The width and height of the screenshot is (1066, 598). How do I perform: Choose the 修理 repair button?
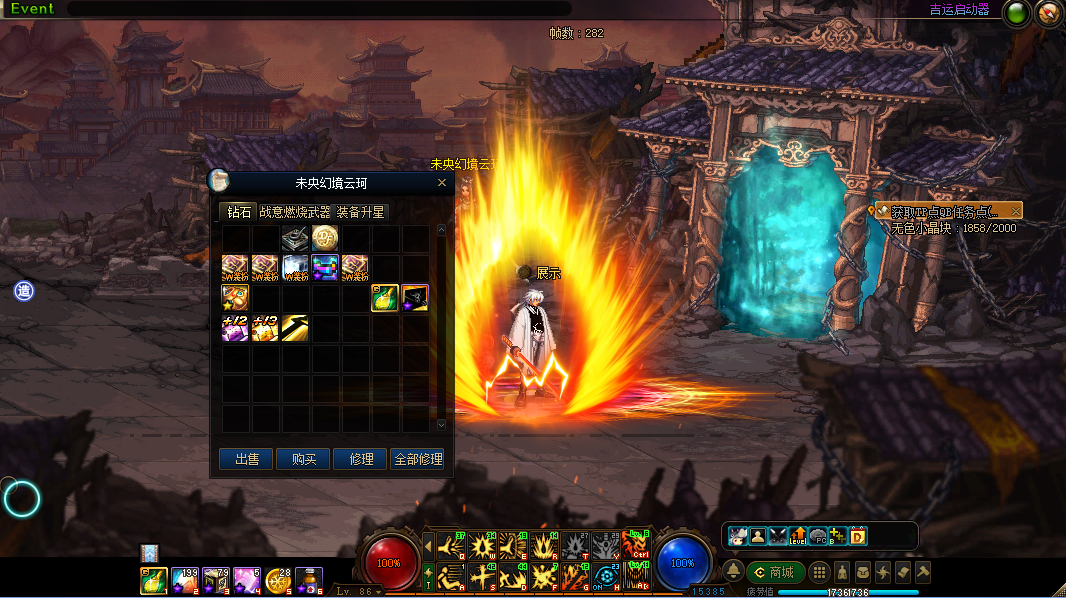coord(361,459)
